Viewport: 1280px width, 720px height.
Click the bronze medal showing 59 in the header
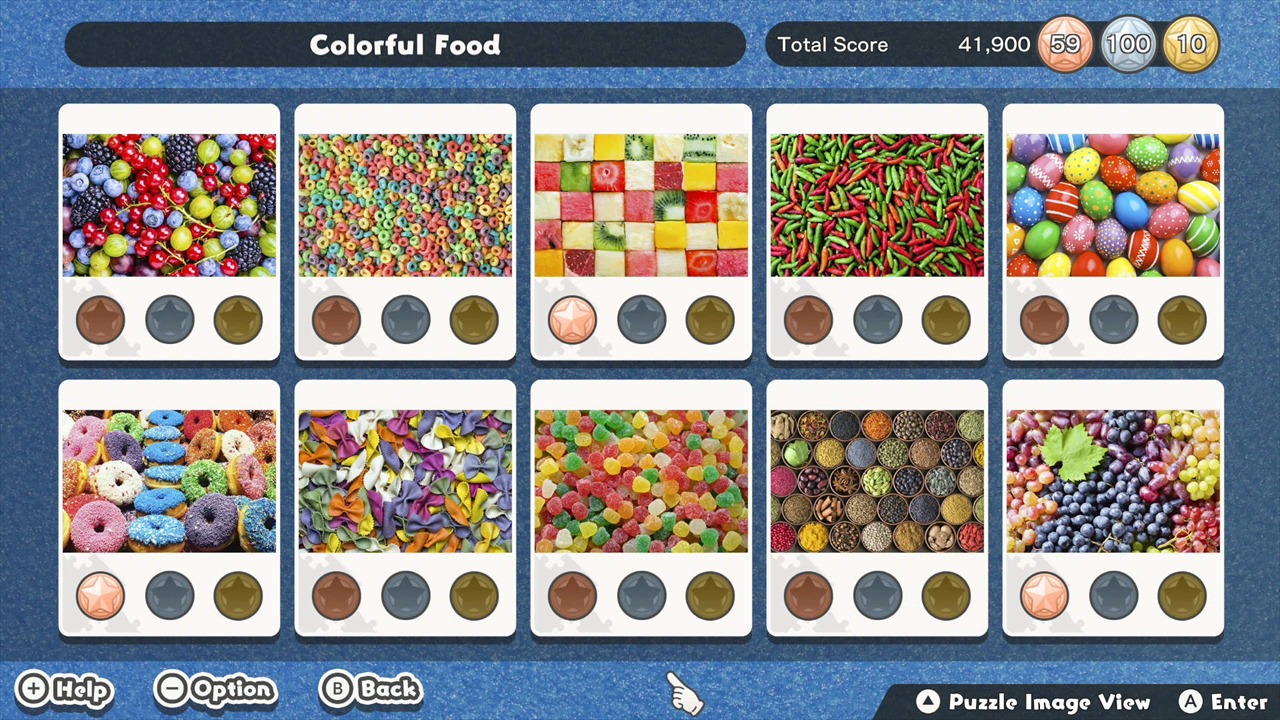[x=1065, y=44]
